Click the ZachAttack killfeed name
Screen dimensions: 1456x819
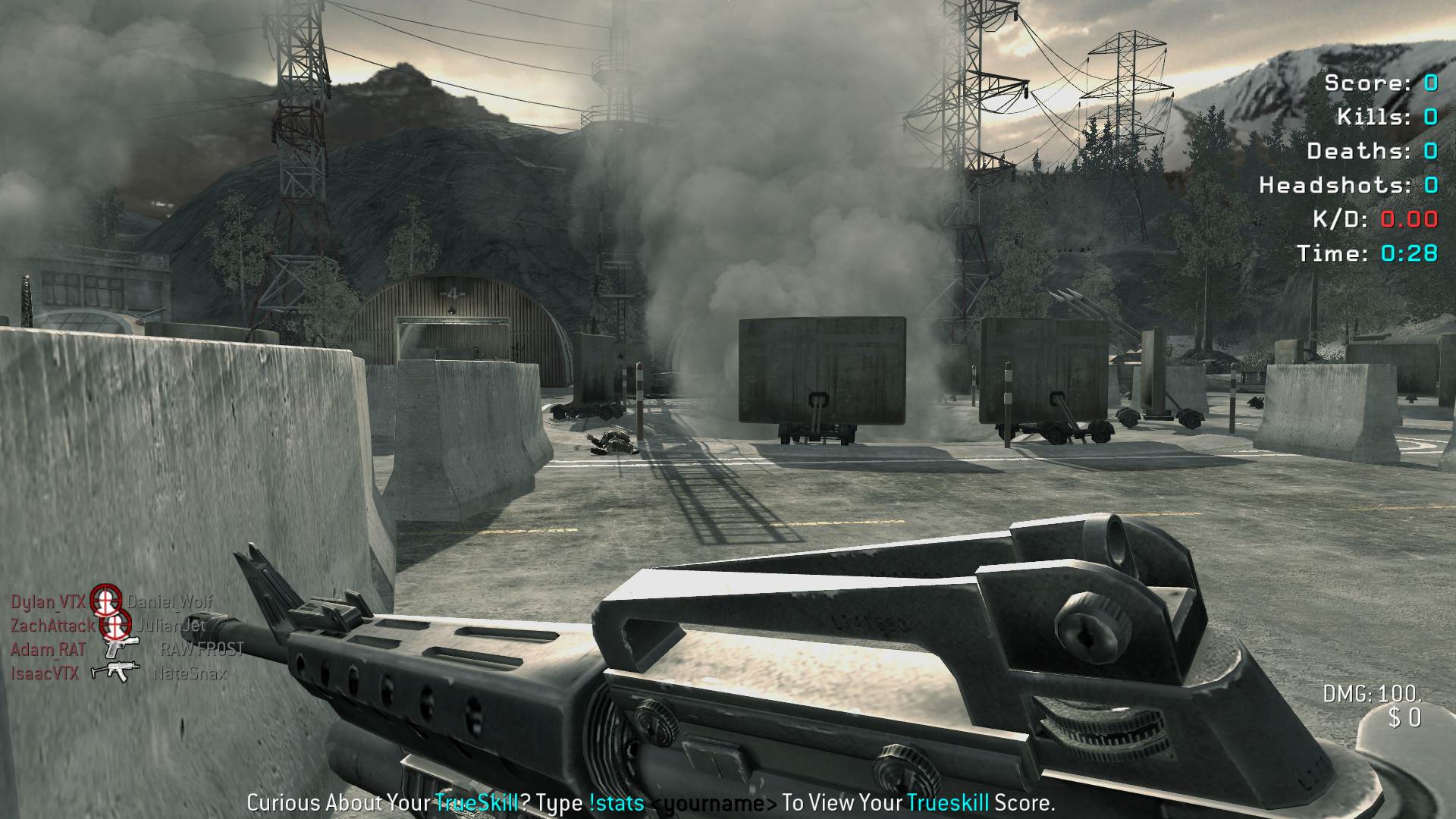[52, 626]
